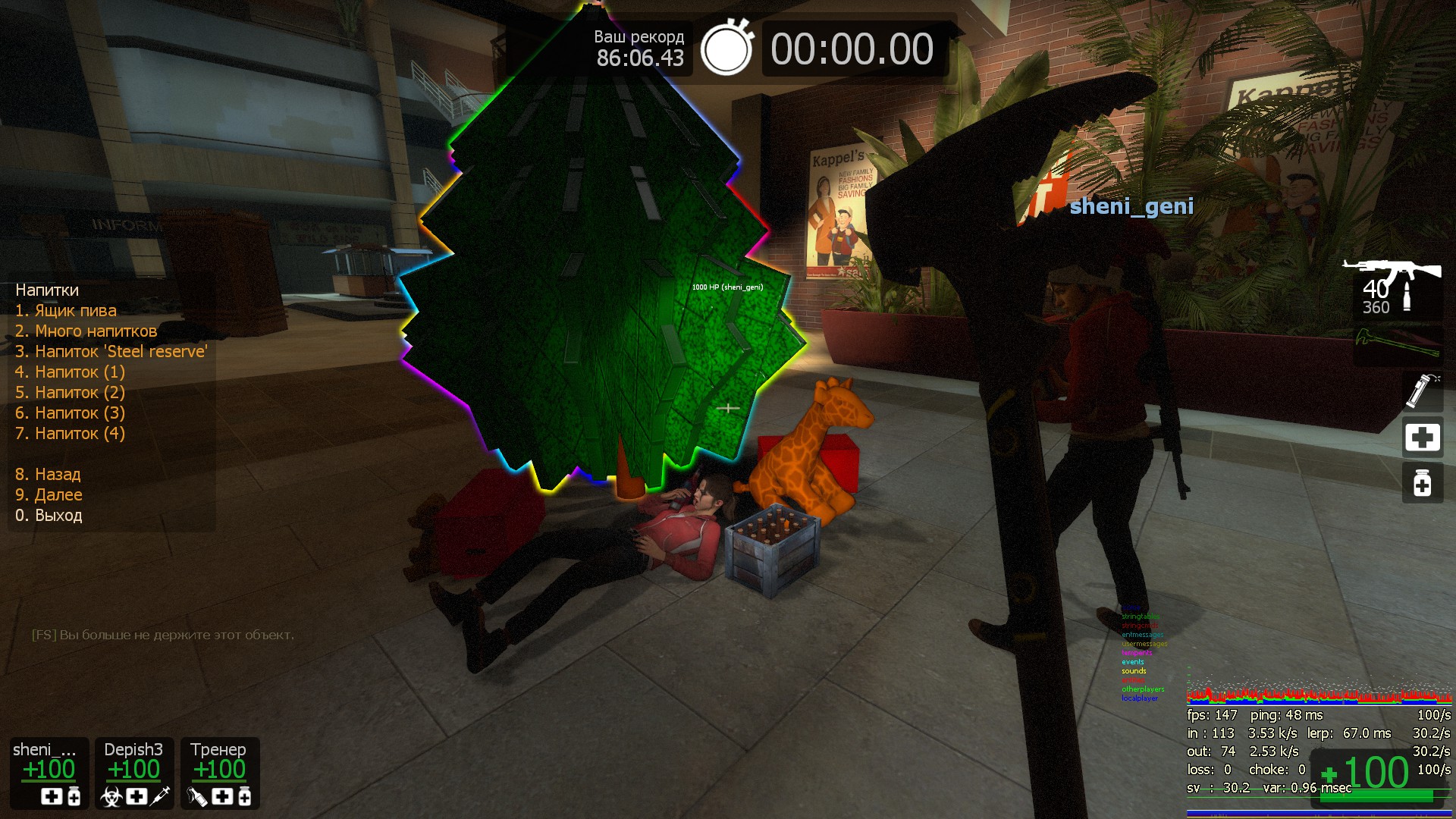Choose the first aid kit slot

point(1422,438)
